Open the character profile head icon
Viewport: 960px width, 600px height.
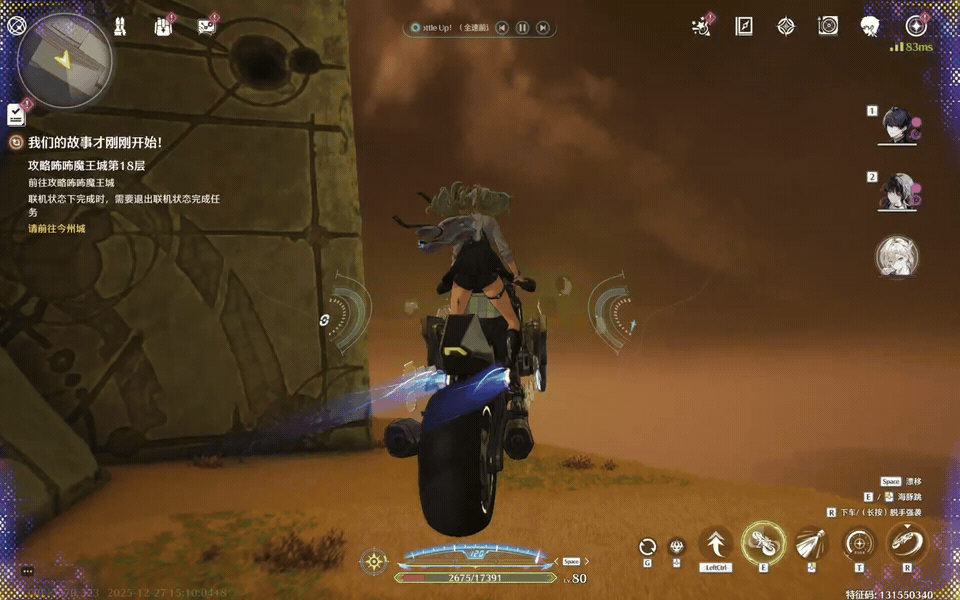click(870, 27)
